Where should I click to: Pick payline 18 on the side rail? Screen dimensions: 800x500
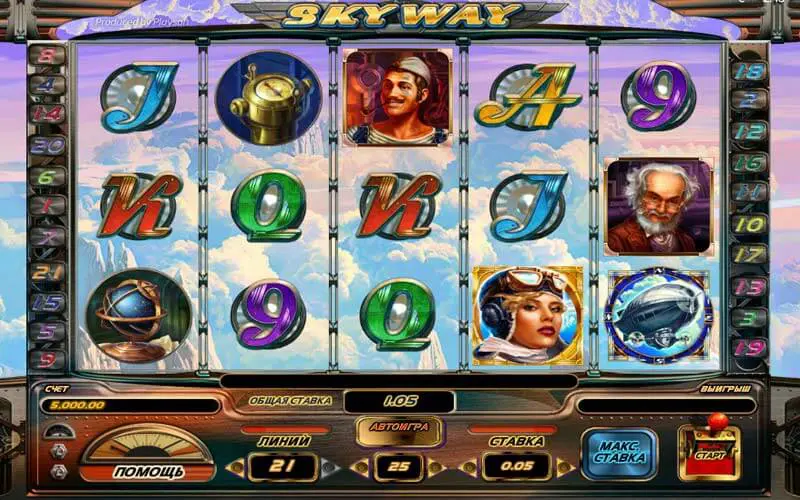748,71
